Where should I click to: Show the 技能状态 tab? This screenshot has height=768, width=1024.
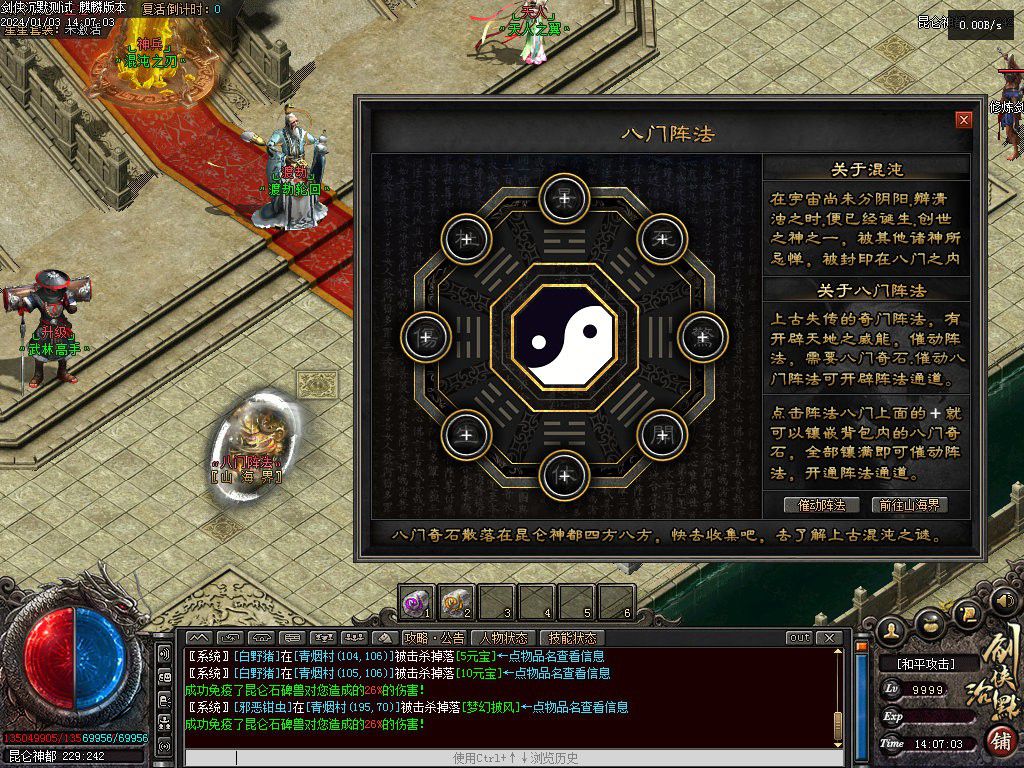[572, 638]
